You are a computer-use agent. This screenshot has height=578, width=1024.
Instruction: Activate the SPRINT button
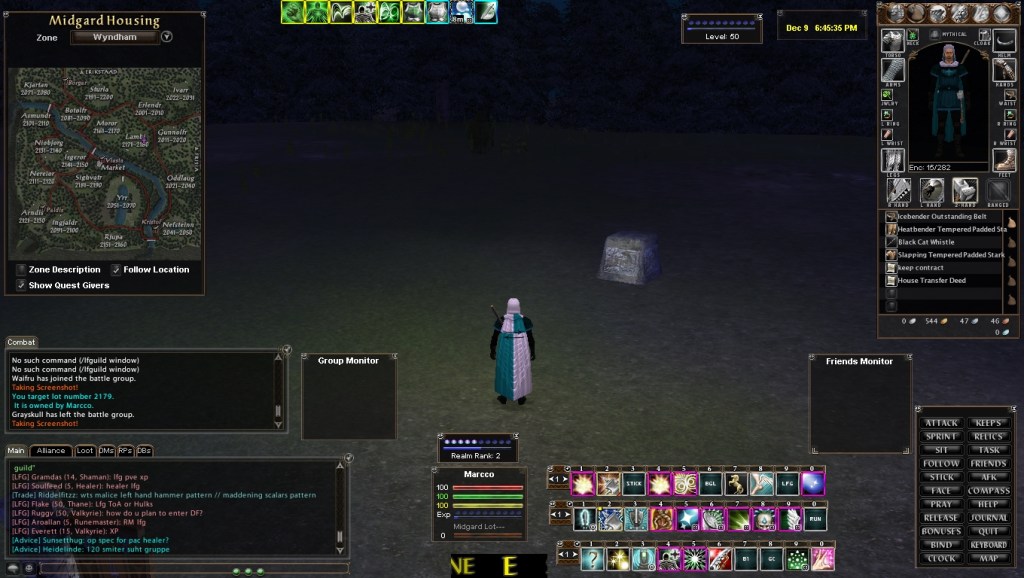[x=941, y=437]
